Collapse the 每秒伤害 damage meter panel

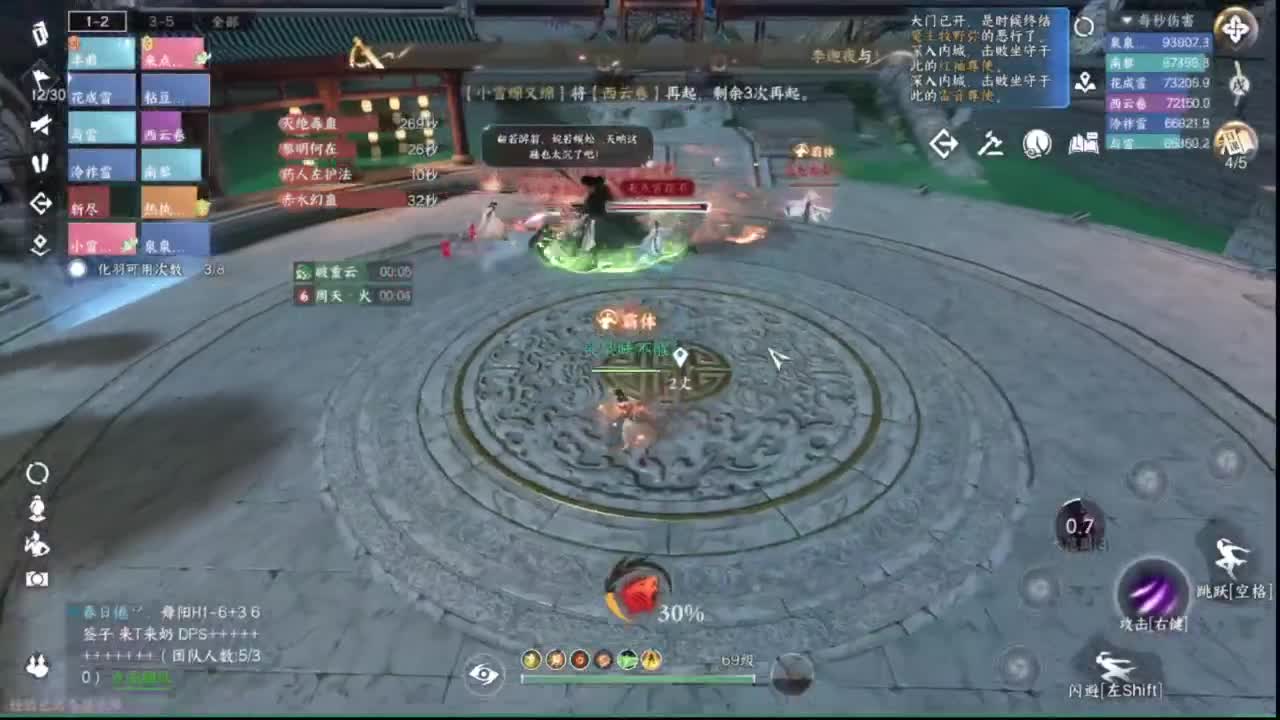click(x=1127, y=20)
